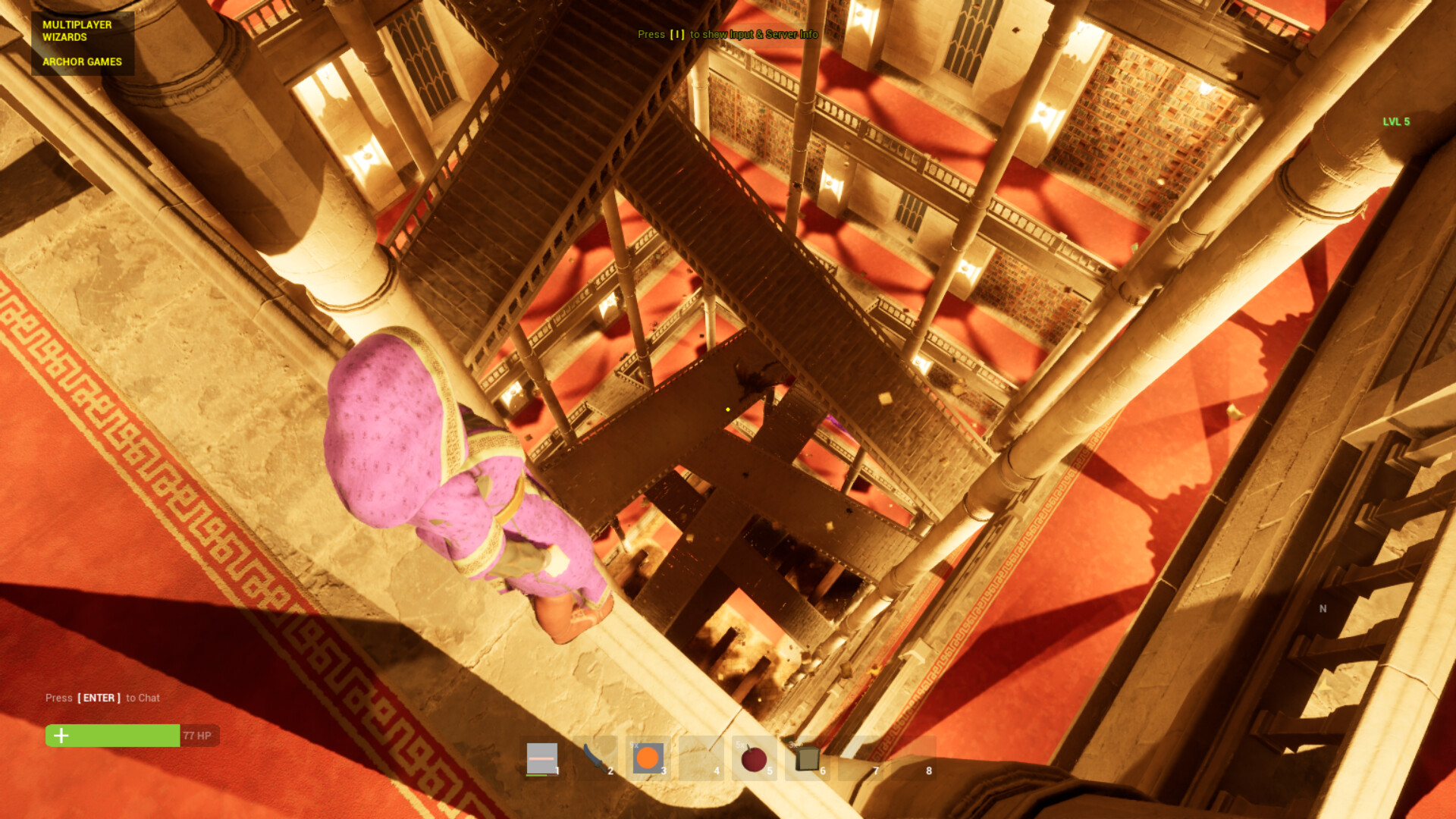Screen dimensions: 1456x819
Task: Click the 3x stack count on the bread
Action: (793, 746)
